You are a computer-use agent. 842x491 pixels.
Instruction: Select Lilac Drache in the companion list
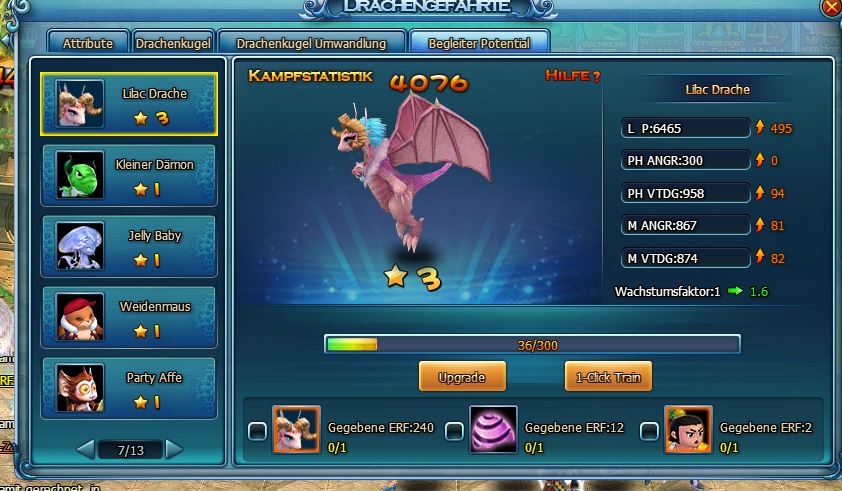pyautogui.click(x=129, y=104)
